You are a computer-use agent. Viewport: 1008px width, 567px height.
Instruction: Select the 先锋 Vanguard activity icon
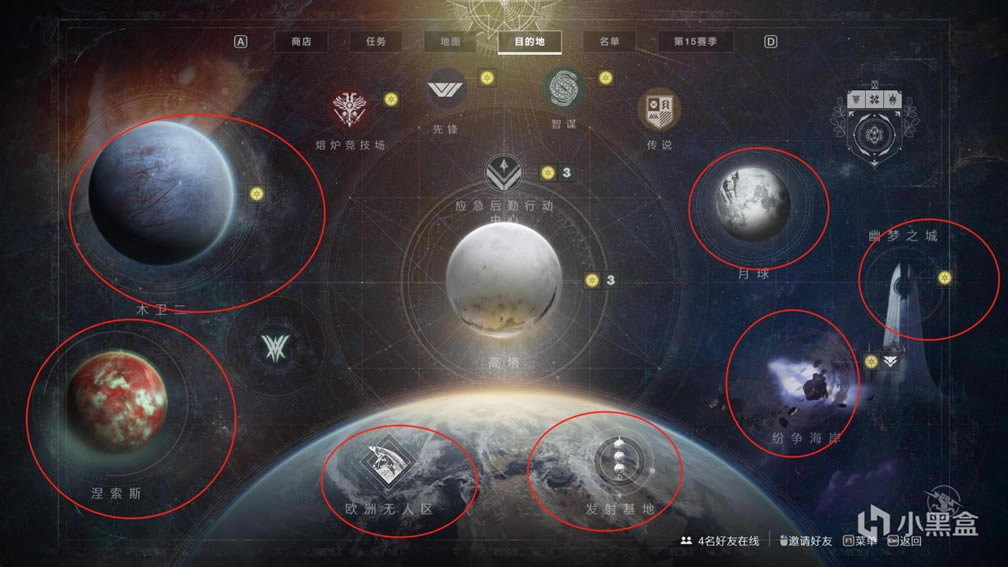(x=446, y=90)
